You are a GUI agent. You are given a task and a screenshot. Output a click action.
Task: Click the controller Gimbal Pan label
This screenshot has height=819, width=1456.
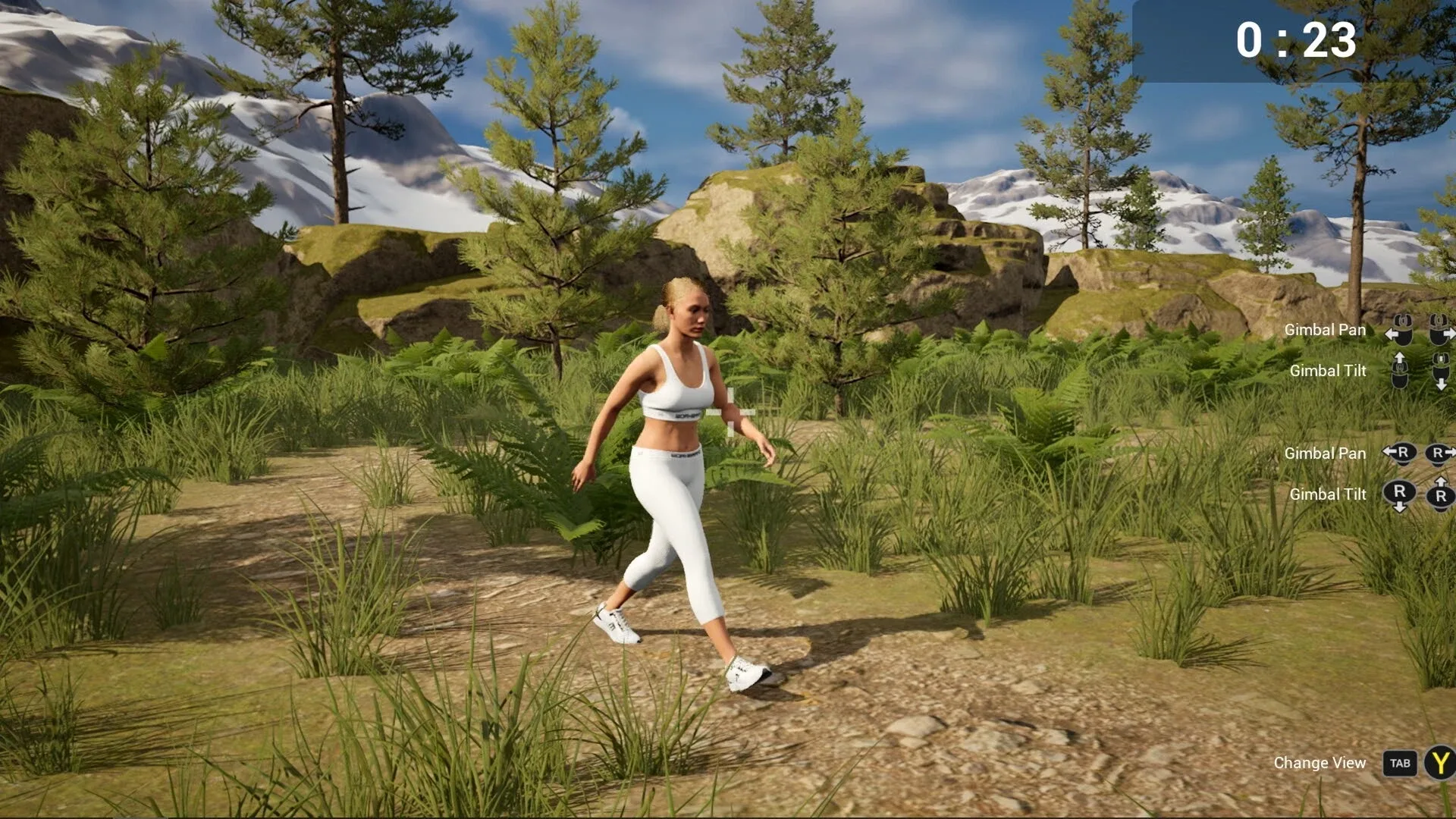pos(1325,453)
